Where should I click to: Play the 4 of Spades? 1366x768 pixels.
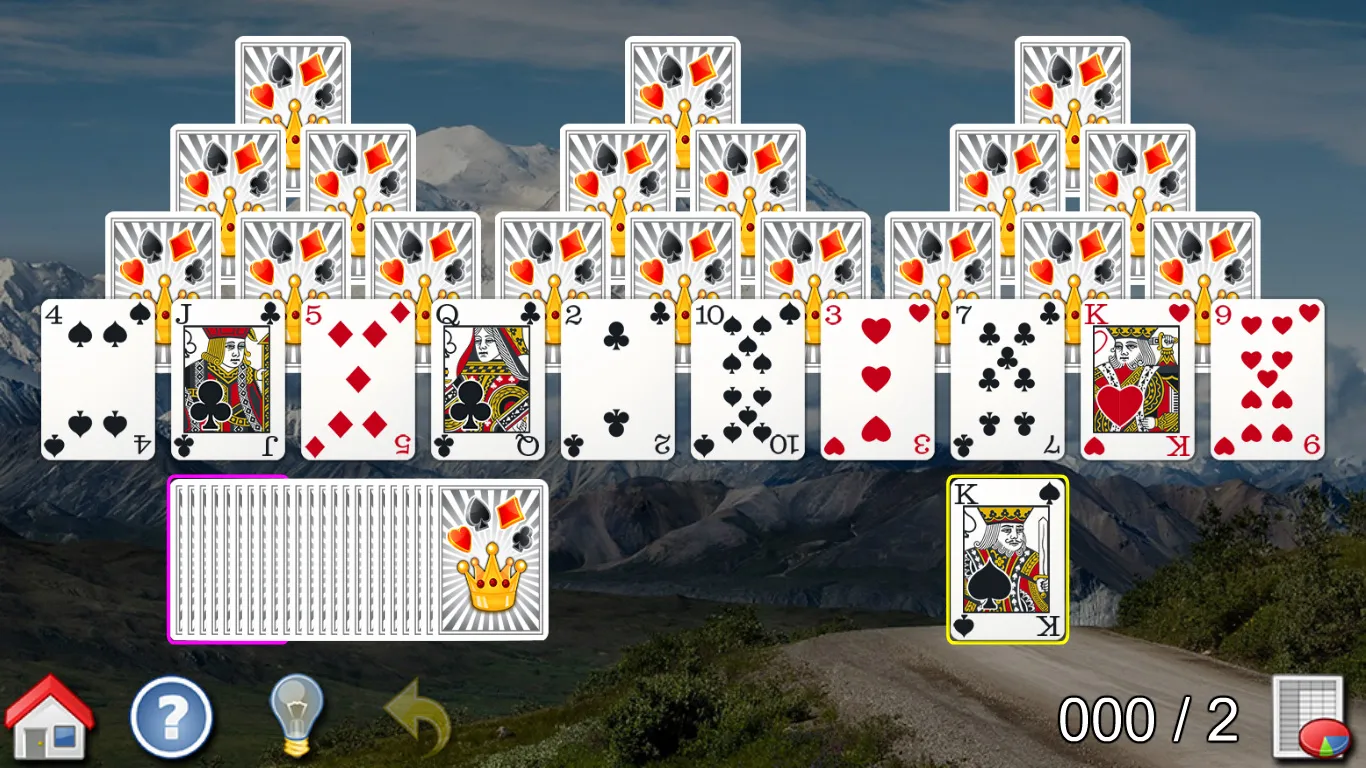click(x=96, y=380)
